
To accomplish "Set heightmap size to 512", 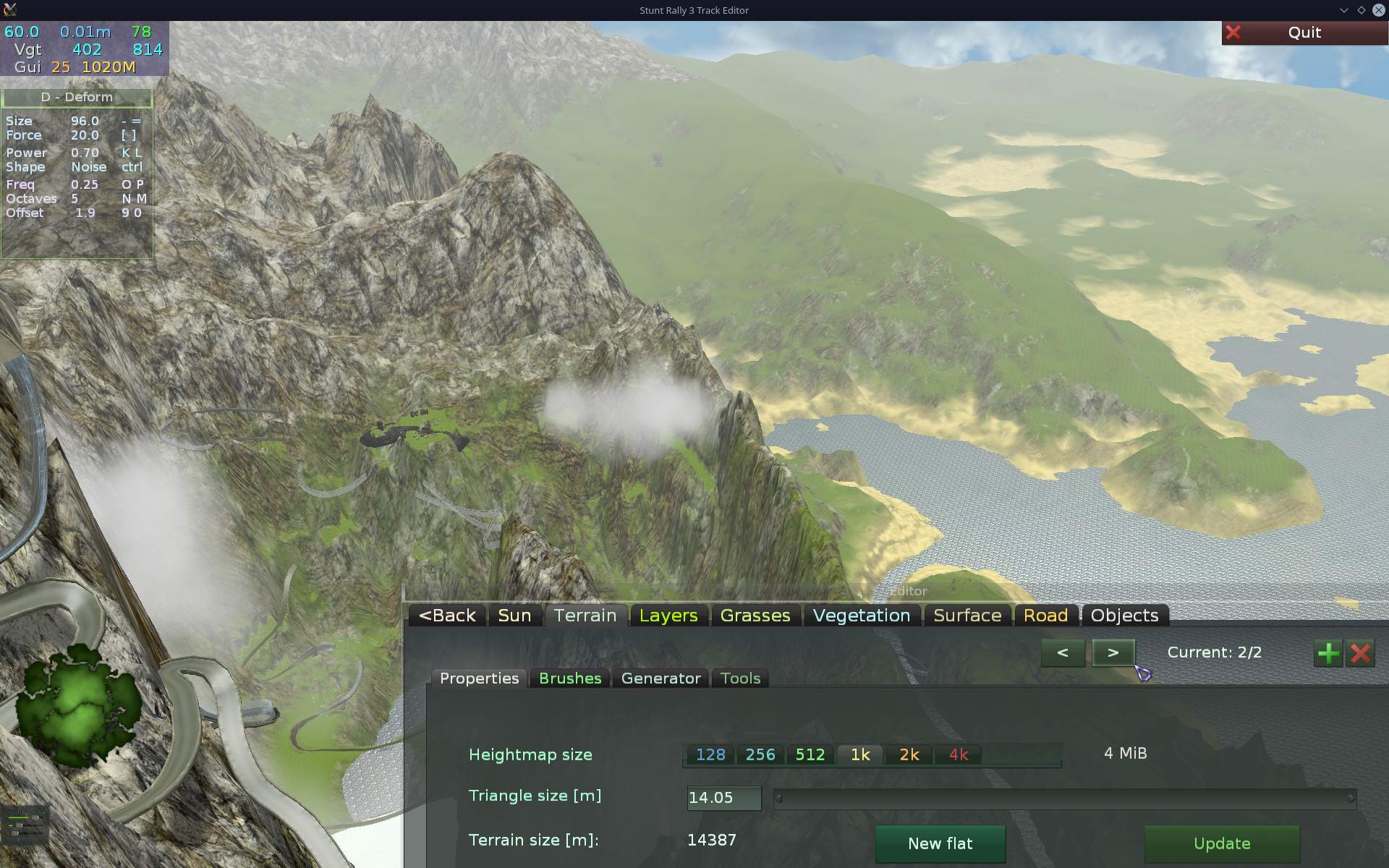I will (810, 754).
